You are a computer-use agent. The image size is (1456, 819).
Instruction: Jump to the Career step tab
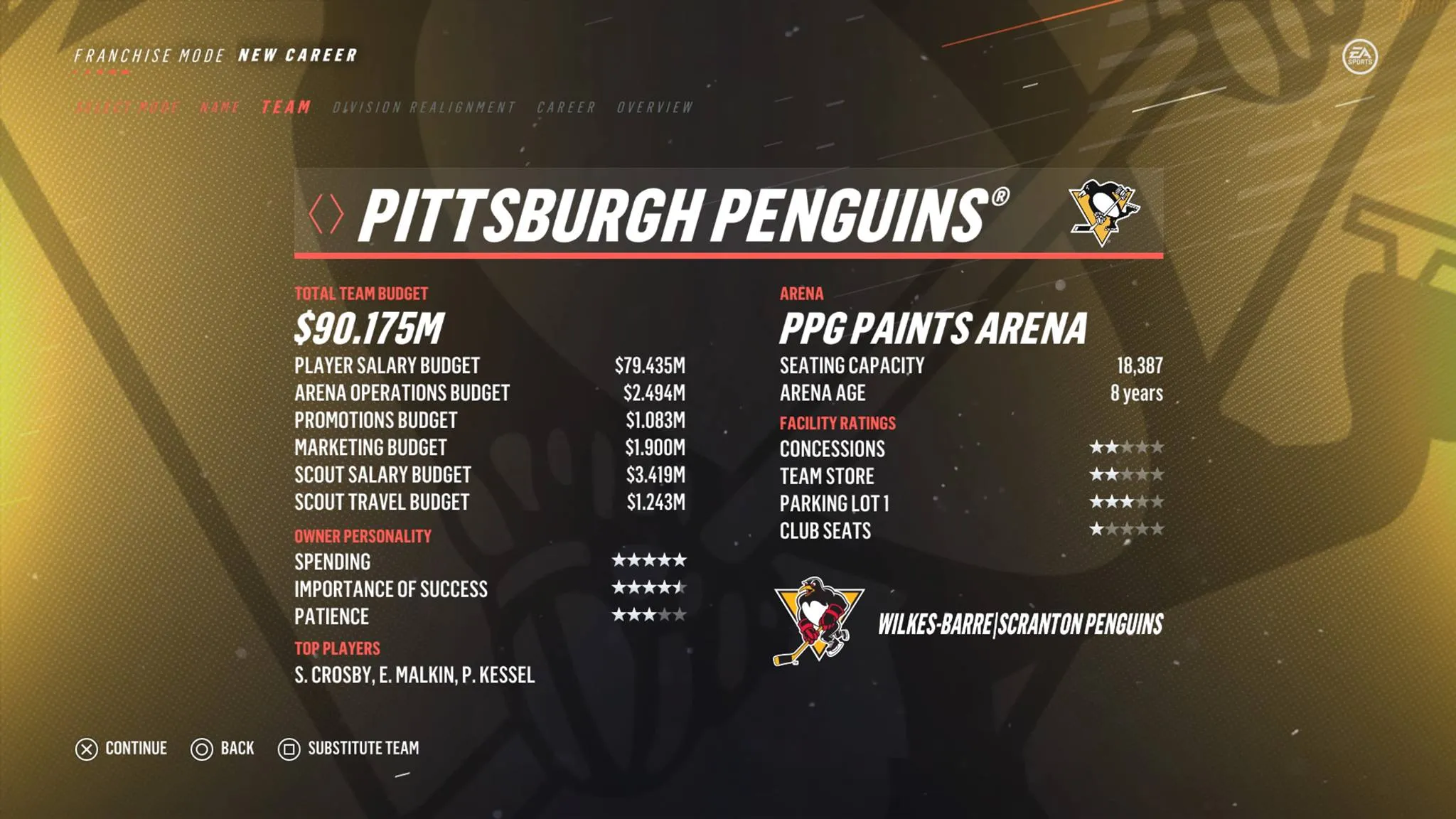point(566,107)
